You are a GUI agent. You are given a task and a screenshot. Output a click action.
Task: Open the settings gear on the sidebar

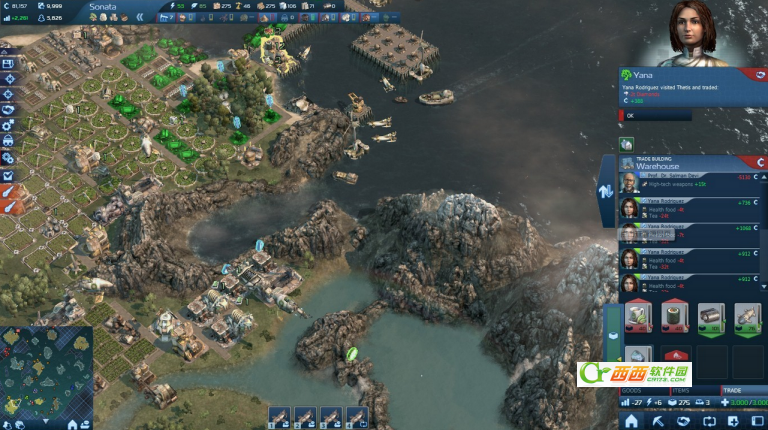point(8,125)
